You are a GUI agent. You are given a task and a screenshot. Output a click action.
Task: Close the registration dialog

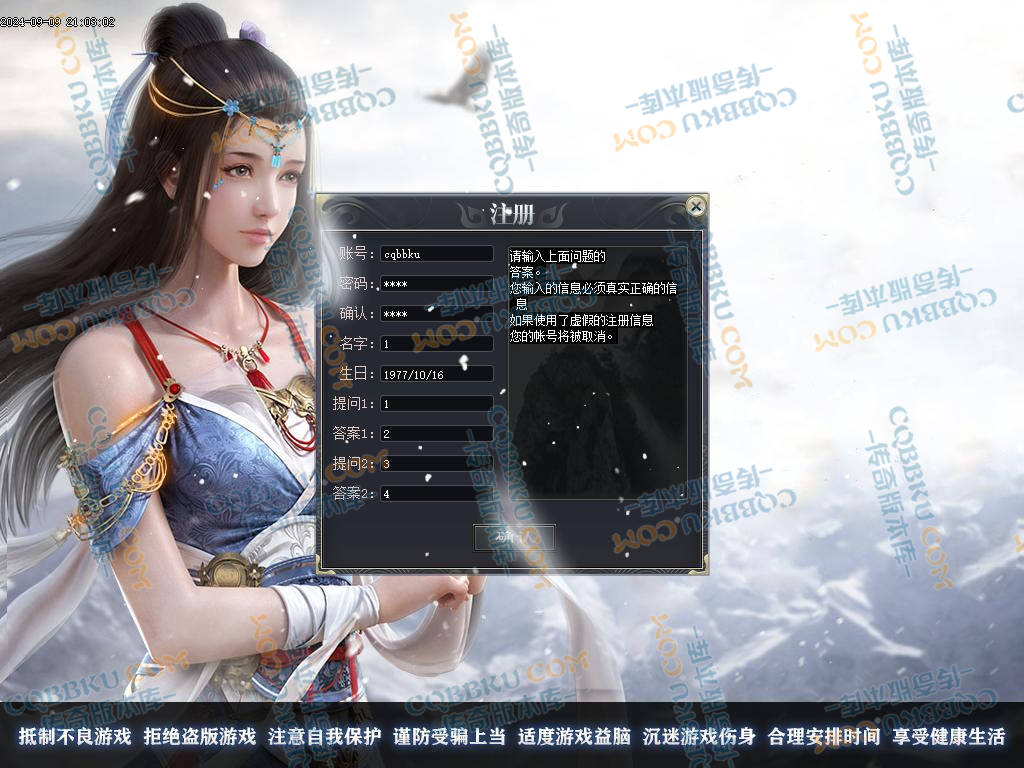click(x=696, y=207)
